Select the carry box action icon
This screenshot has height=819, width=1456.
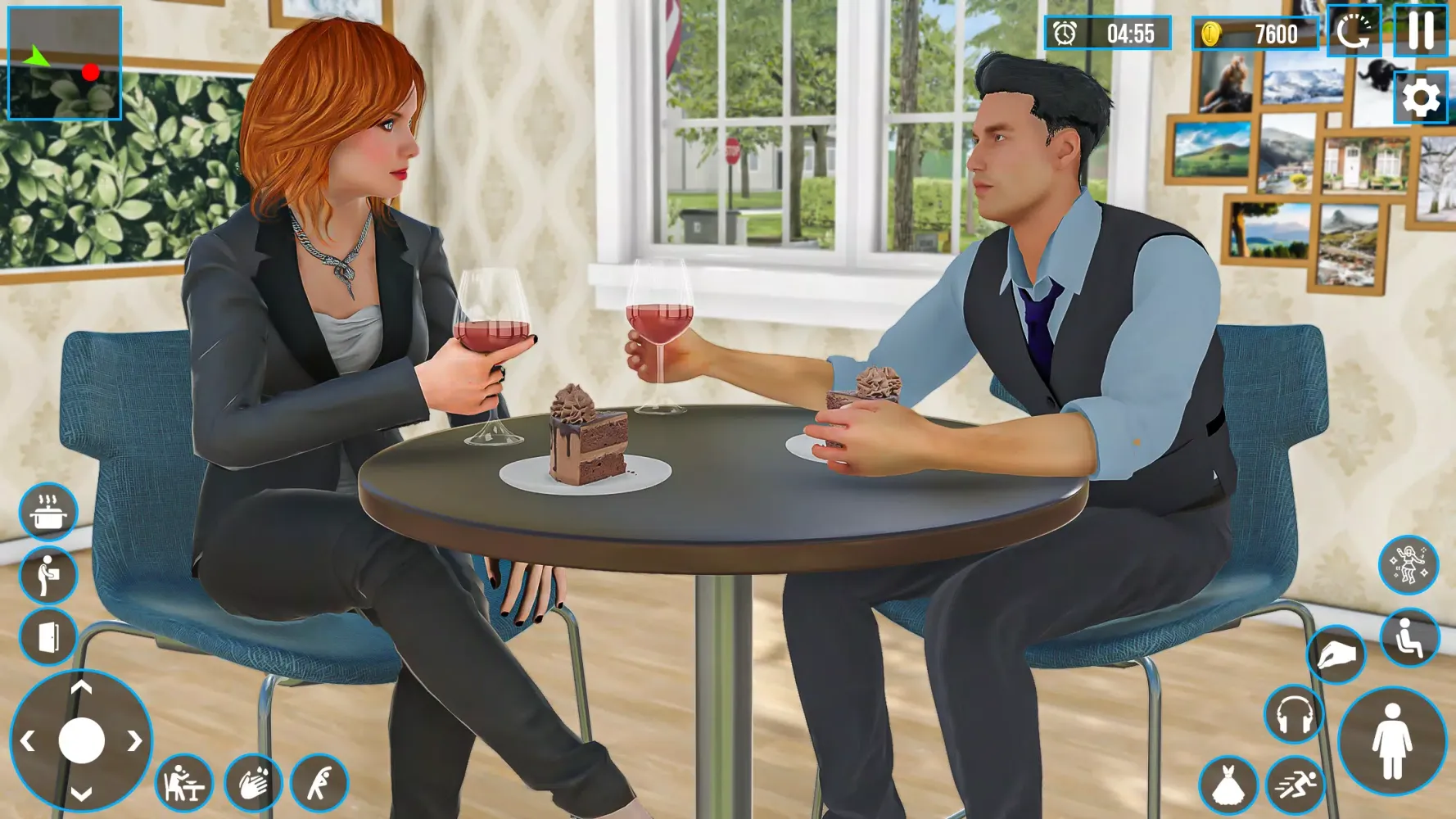point(48,574)
